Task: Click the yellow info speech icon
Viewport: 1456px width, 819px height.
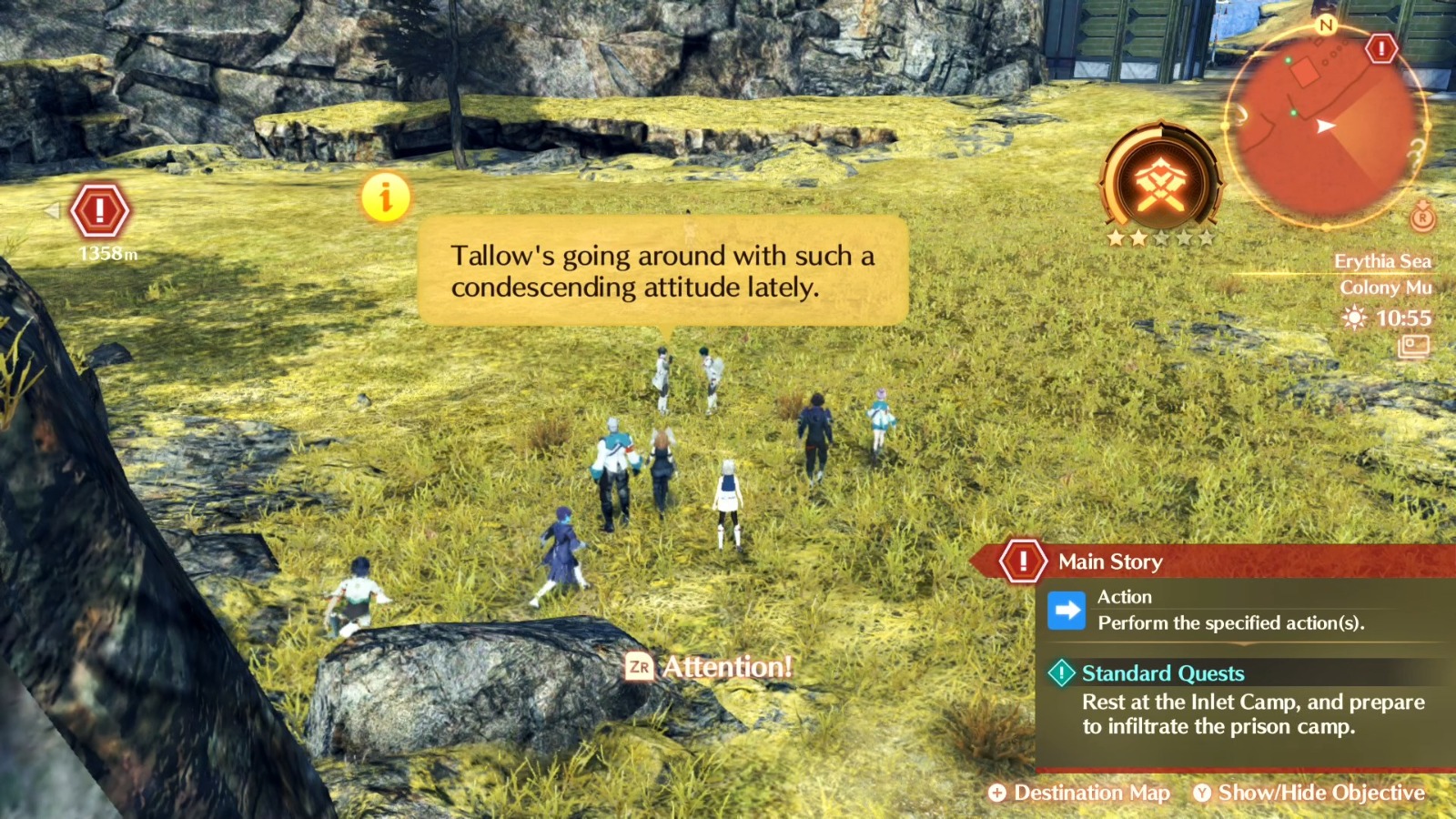Action: coord(386,196)
